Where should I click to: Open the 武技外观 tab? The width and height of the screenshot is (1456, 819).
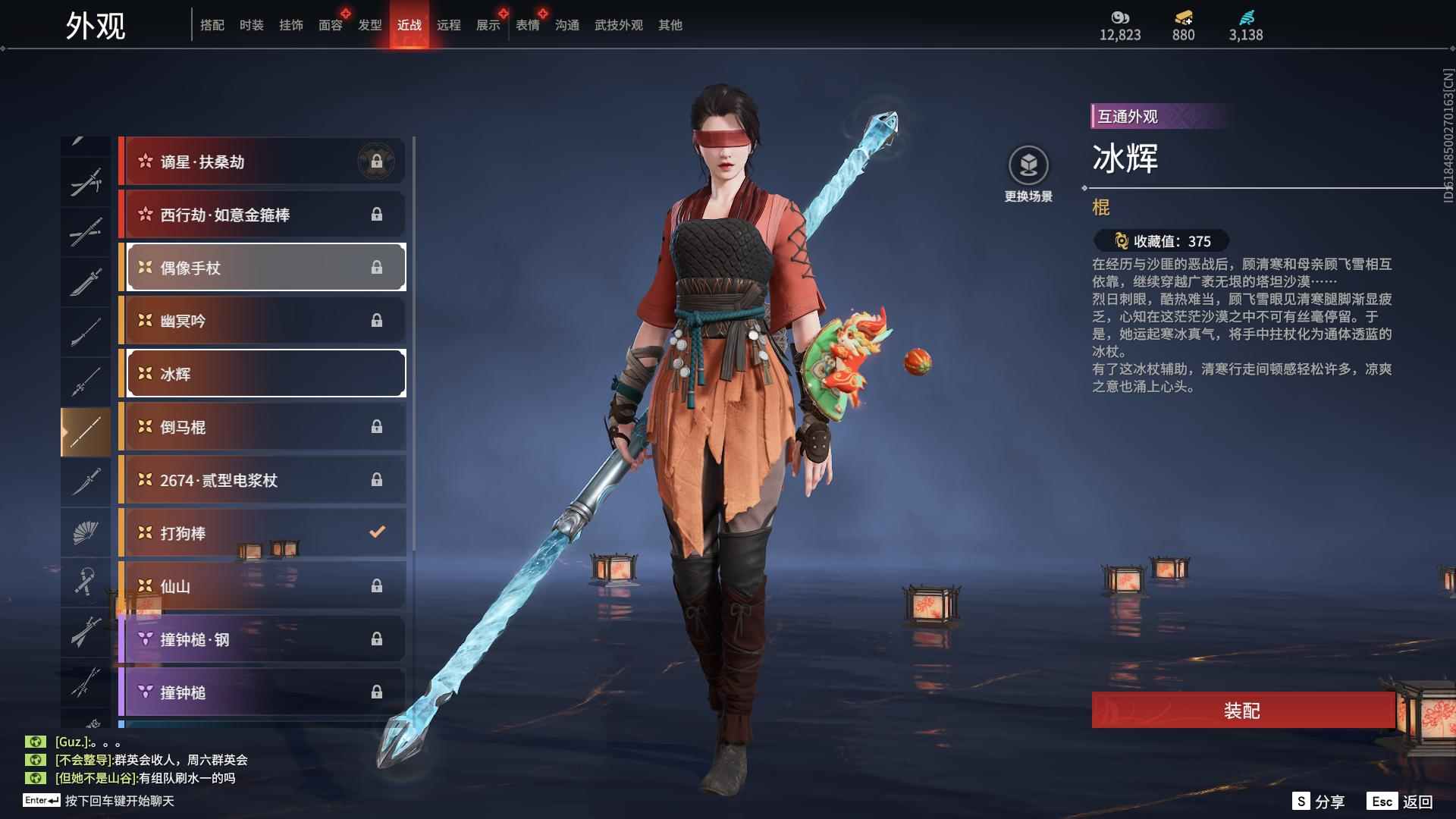pyautogui.click(x=617, y=24)
